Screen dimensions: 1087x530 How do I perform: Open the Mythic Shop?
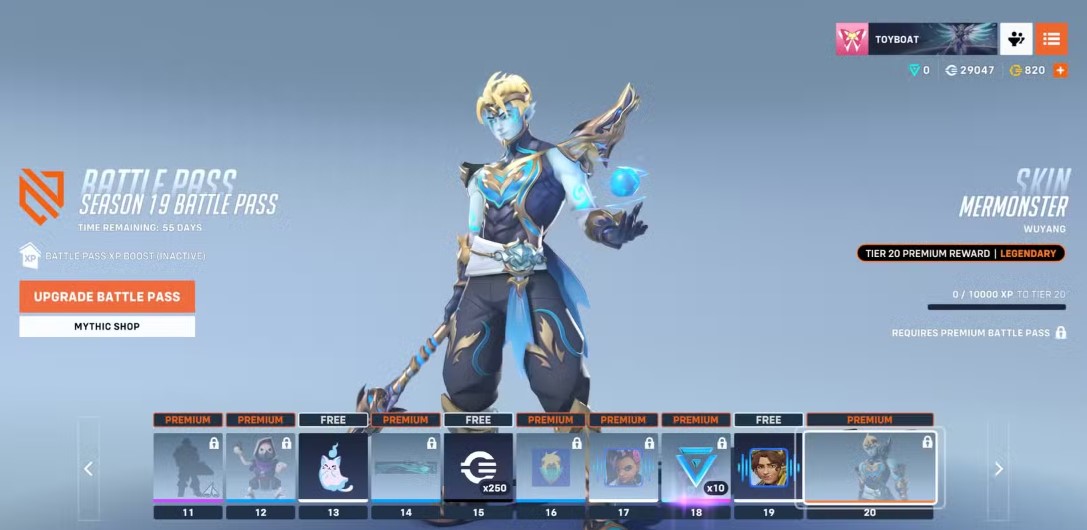coord(107,327)
